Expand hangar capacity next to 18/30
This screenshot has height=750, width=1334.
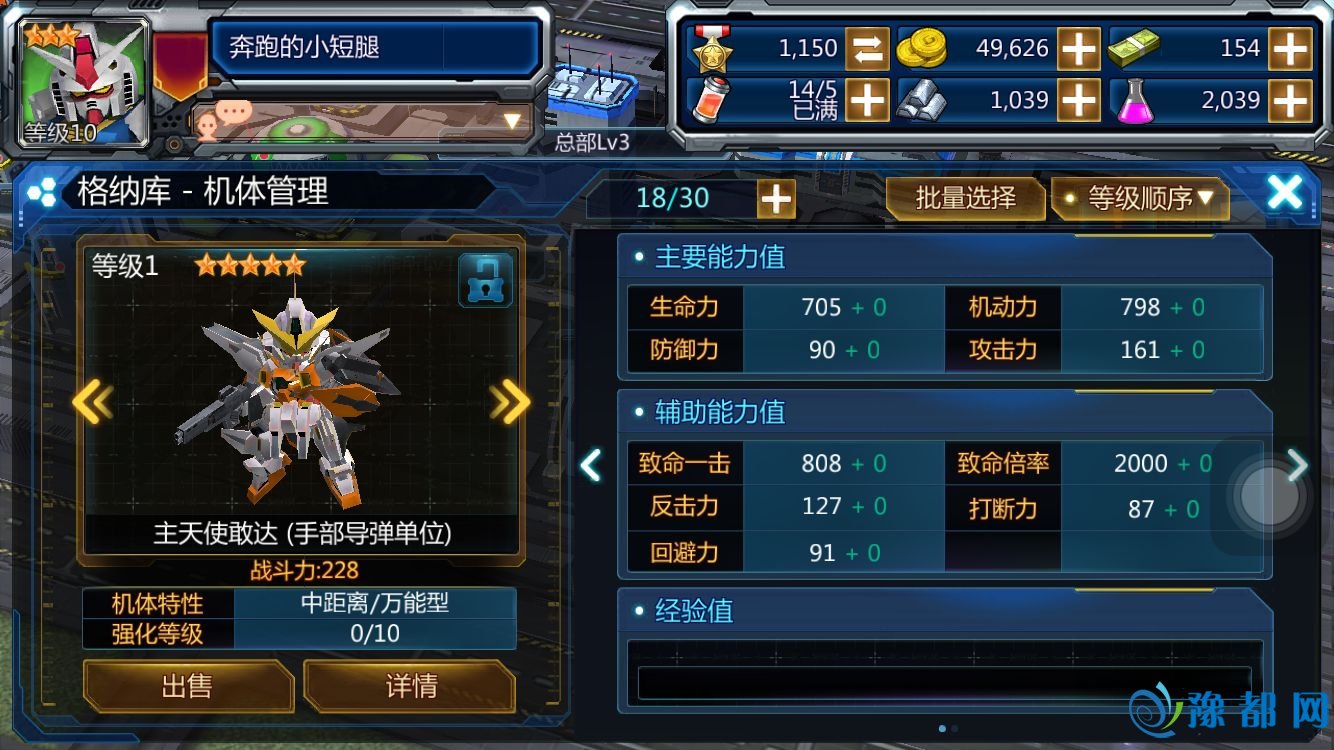pyautogui.click(x=776, y=199)
